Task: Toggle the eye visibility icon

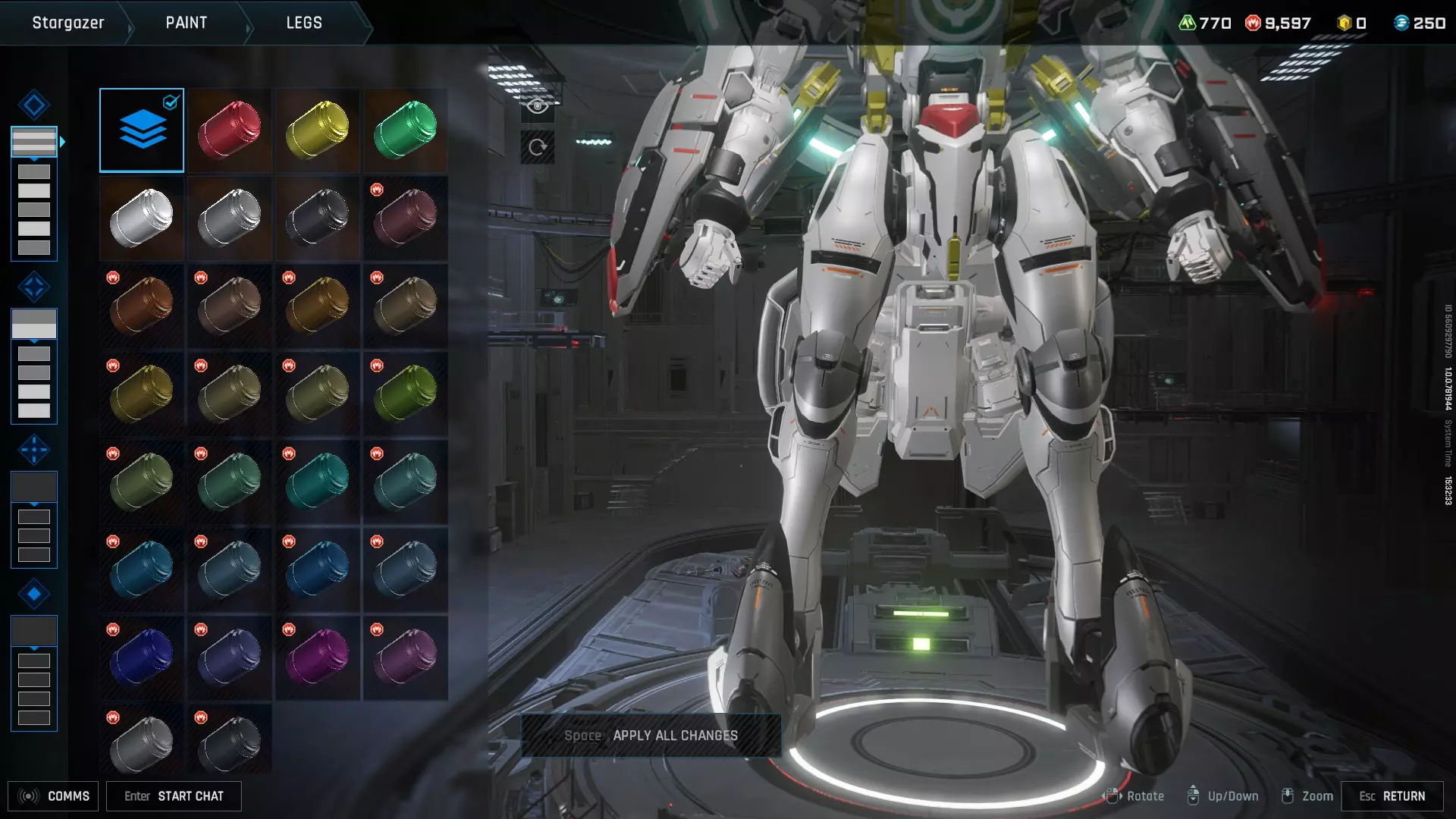Action: [538, 106]
